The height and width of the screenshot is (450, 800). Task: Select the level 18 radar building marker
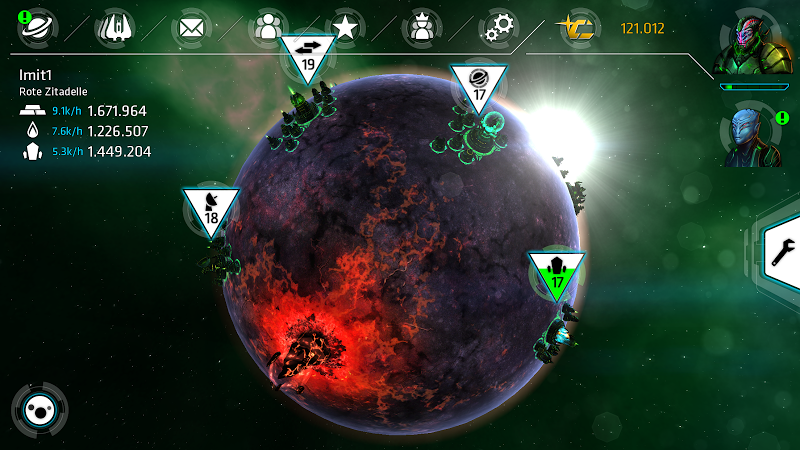pyautogui.click(x=211, y=209)
